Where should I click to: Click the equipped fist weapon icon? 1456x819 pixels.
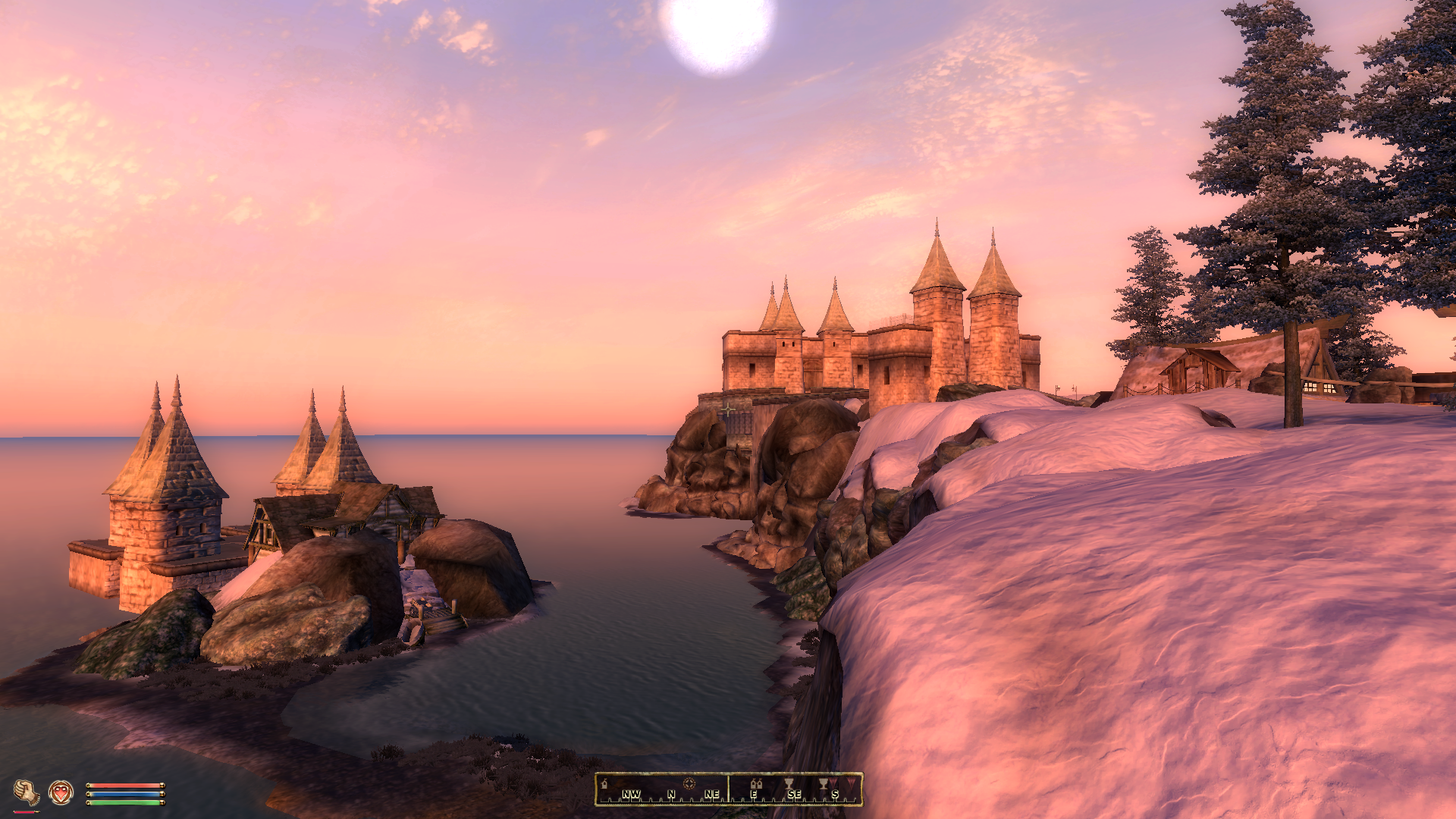[x=27, y=793]
